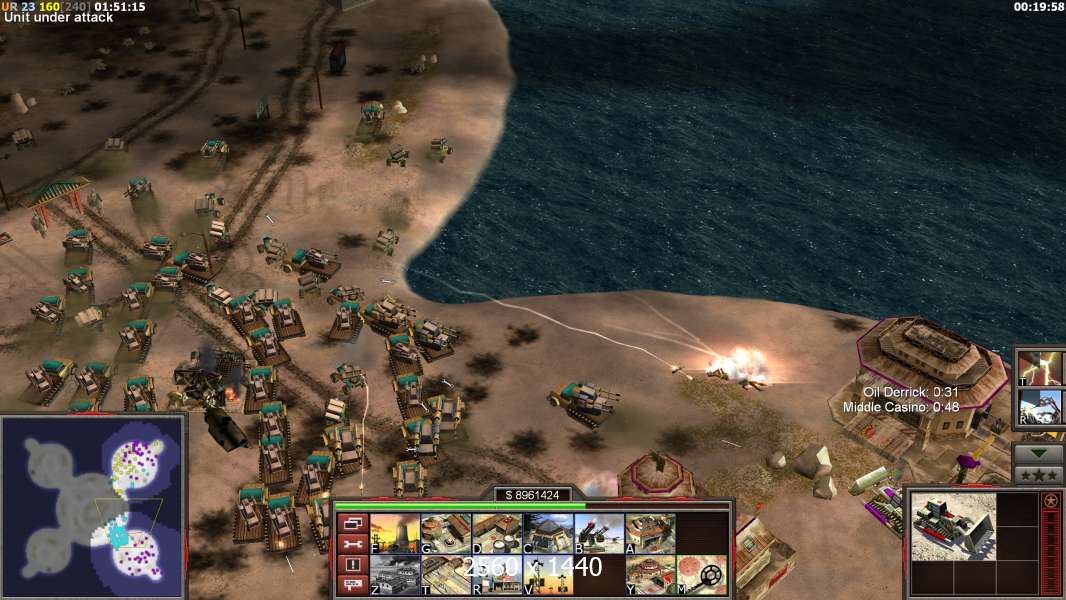Screen dimensions: 1066x600
Task: Build the Bunker structure (C)
Action: pos(548,534)
